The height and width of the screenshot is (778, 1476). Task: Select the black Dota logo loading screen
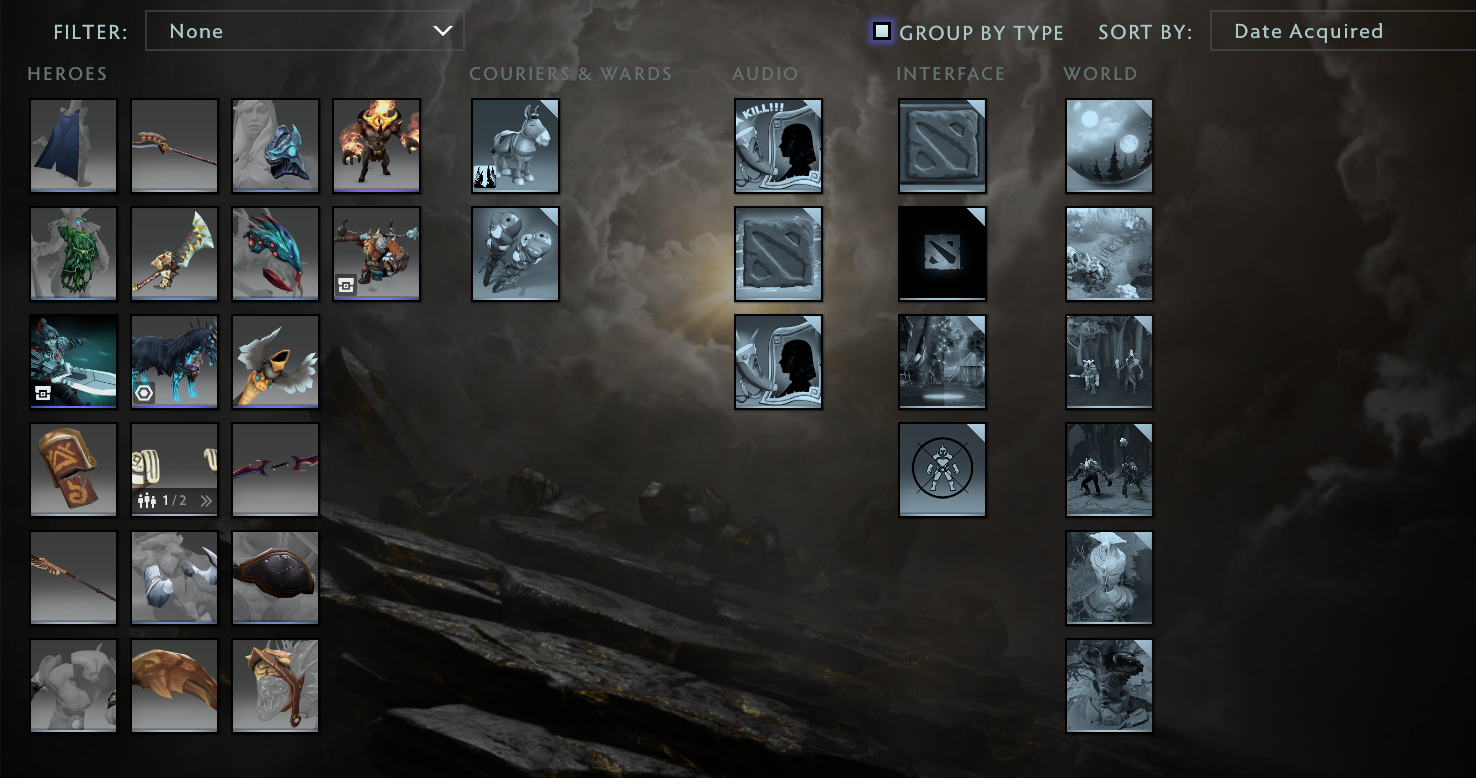[942, 253]
